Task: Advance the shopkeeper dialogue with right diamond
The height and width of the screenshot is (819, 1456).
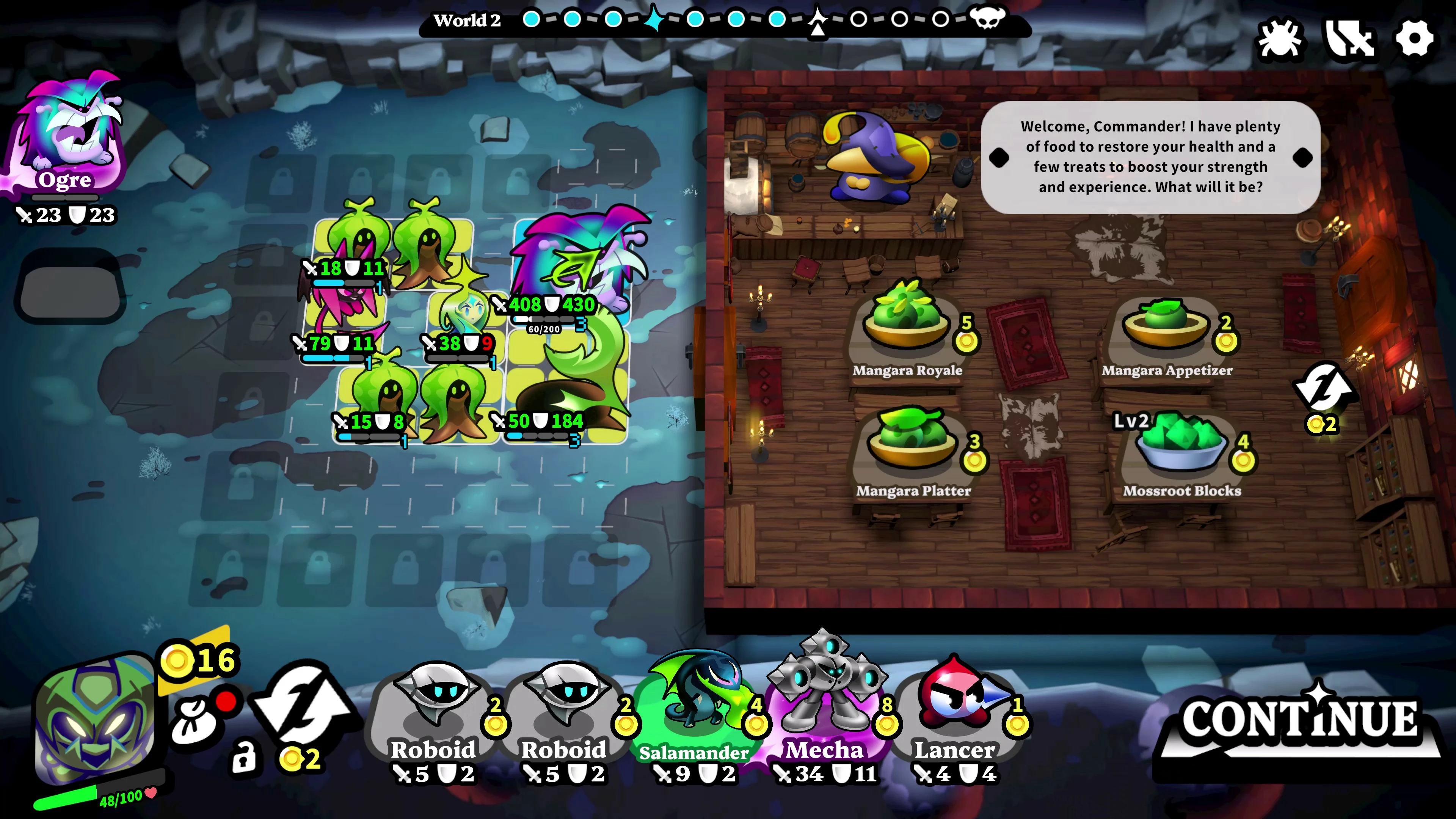Action: coord(1303,158)
